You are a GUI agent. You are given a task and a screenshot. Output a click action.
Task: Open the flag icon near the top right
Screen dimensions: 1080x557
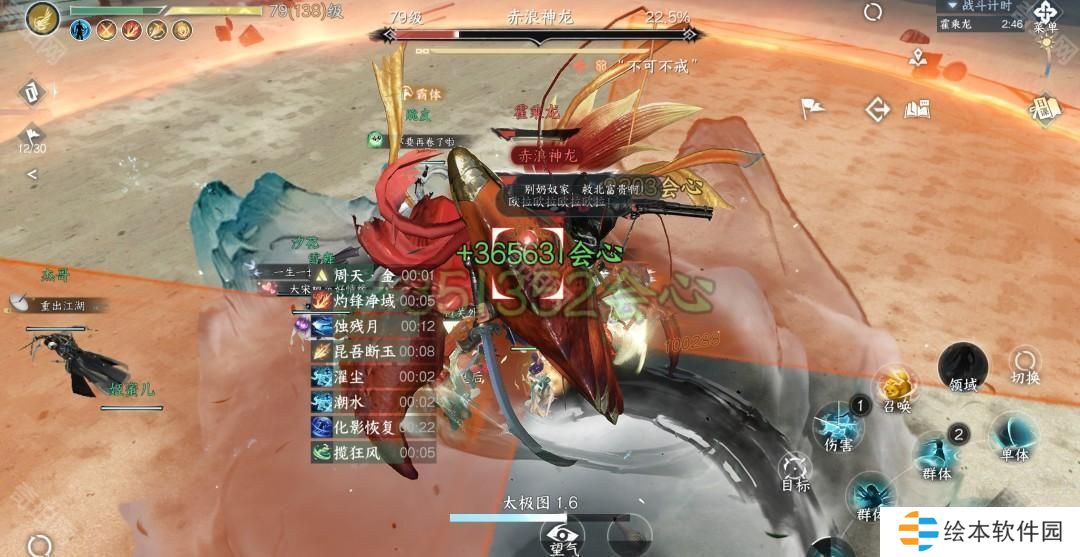tap(812, 108)
